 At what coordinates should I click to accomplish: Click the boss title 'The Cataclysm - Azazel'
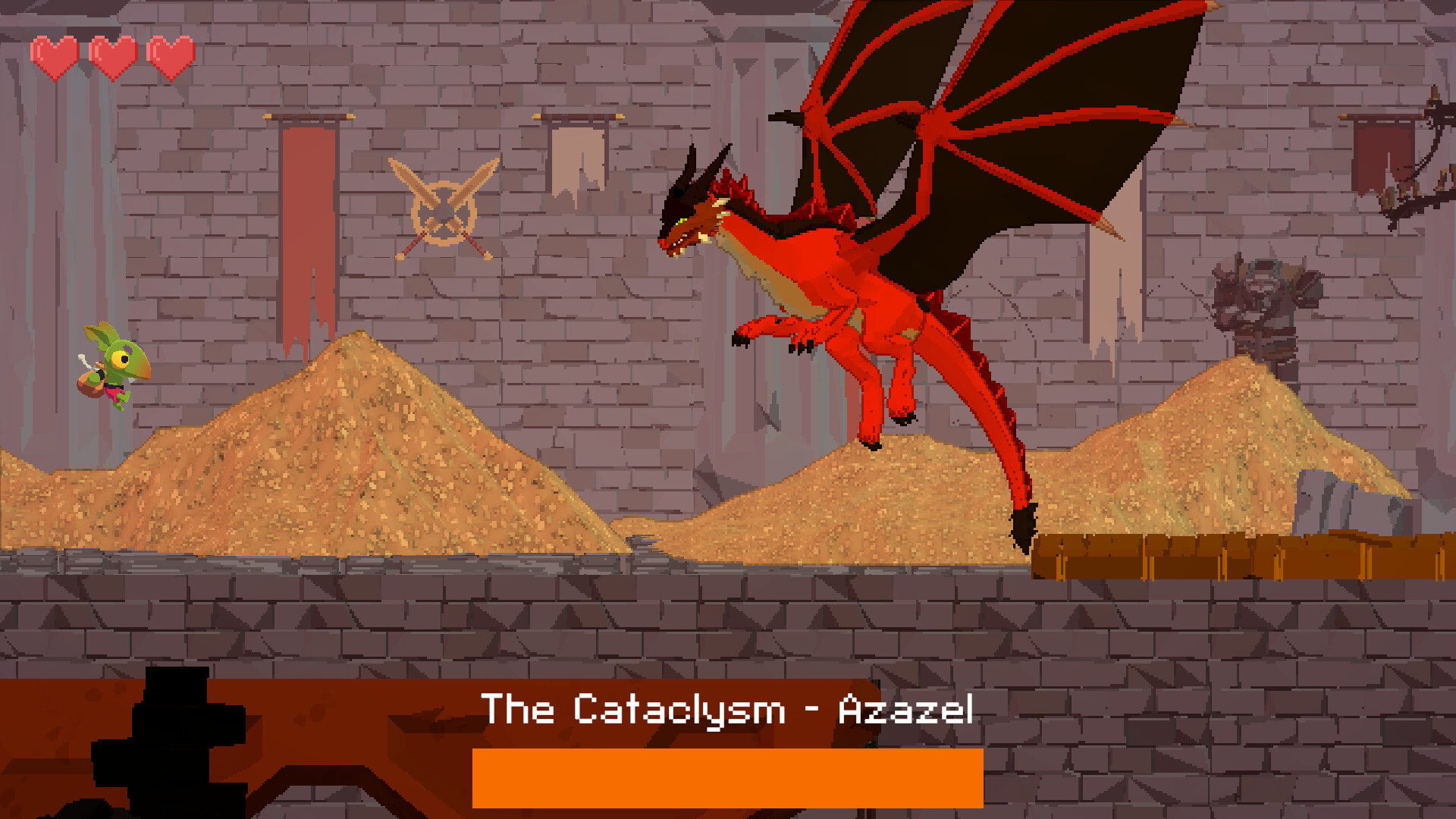click(x=730, y=709)
